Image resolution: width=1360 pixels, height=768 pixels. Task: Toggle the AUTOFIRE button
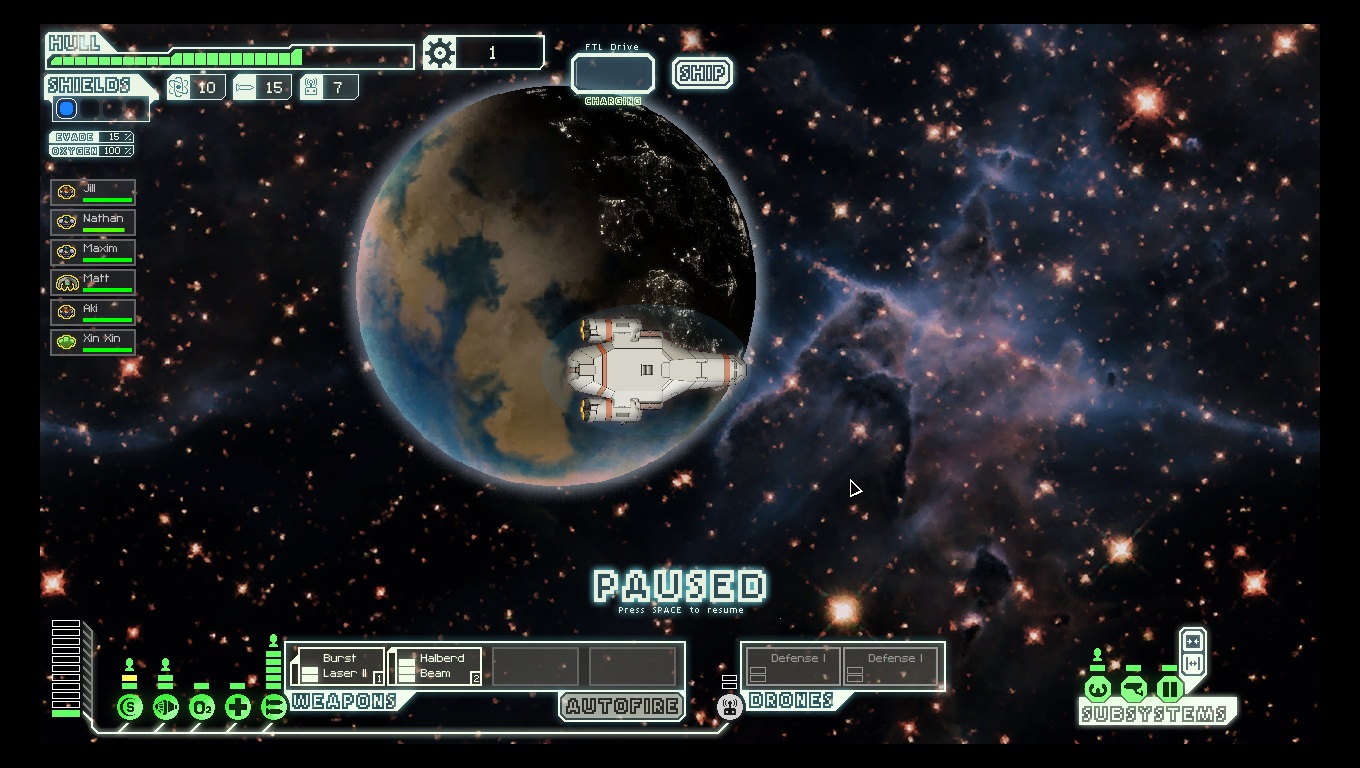[622, 706]
